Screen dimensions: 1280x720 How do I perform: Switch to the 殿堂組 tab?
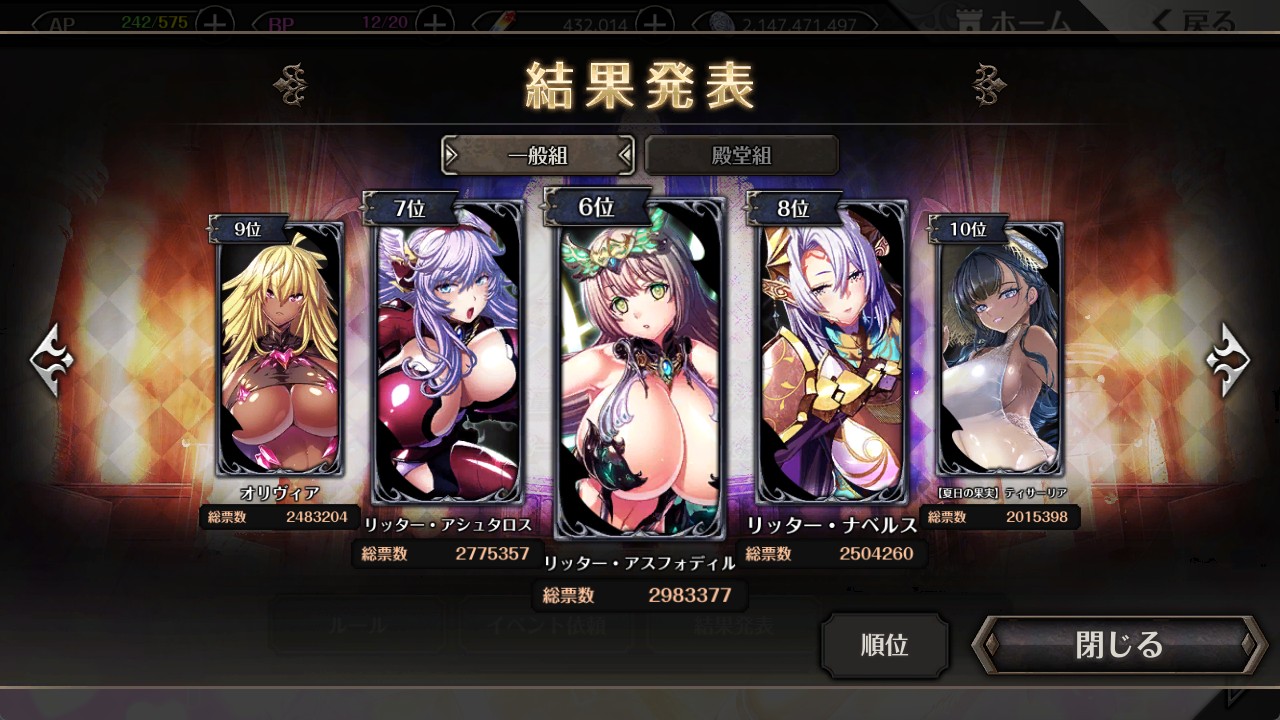click(741, 155)
